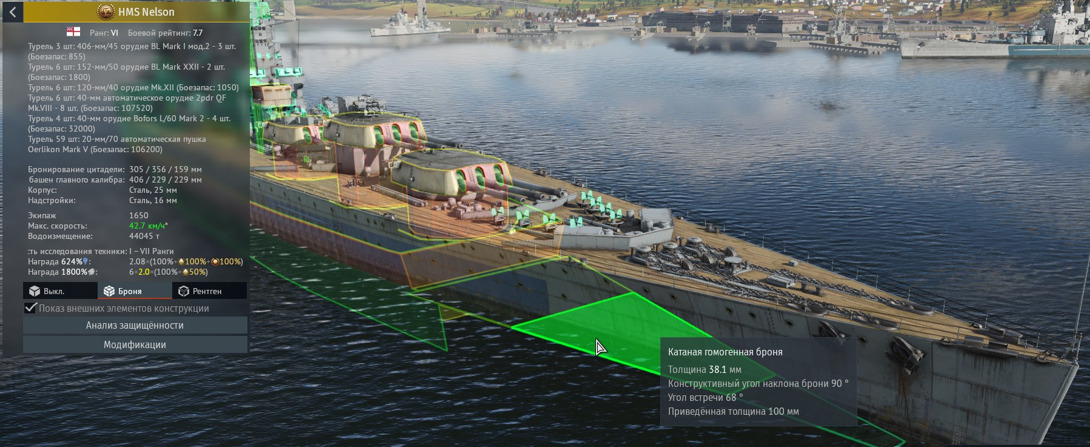Image resolution: width=1090 pixels, height=447 pixels.
Task: Toggle Показ внешних элементов конструкции checkbox
Action: coord(31,308)
